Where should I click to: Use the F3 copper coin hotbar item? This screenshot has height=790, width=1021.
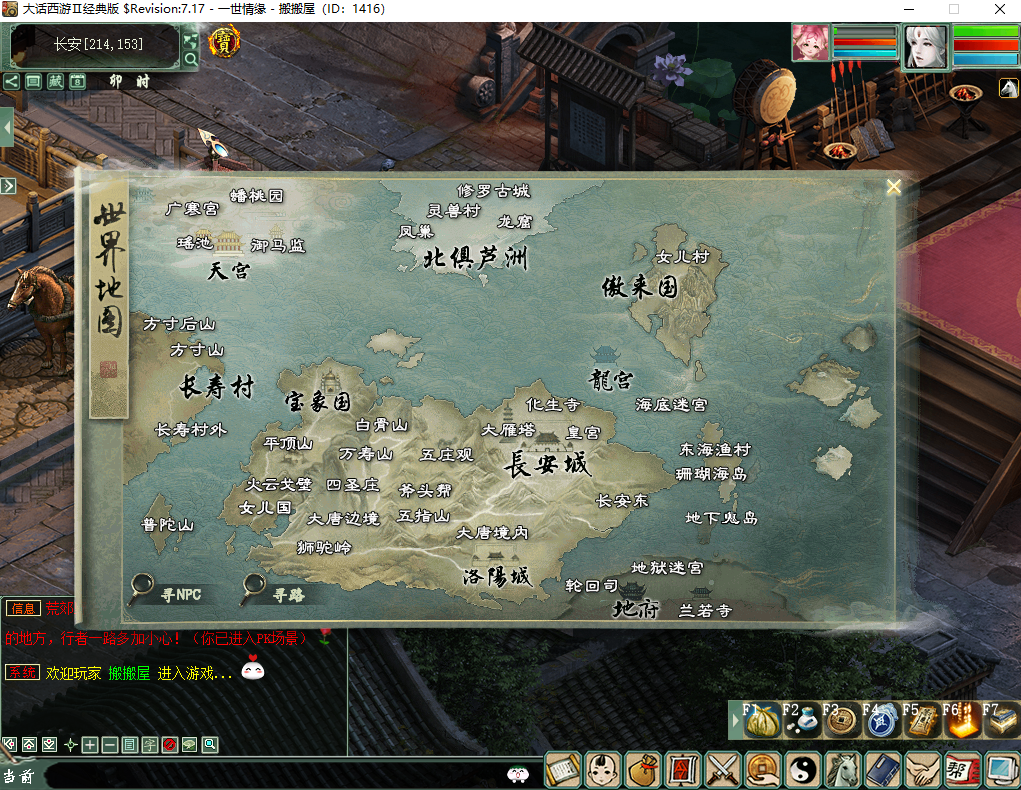click(x=842, y=720)
